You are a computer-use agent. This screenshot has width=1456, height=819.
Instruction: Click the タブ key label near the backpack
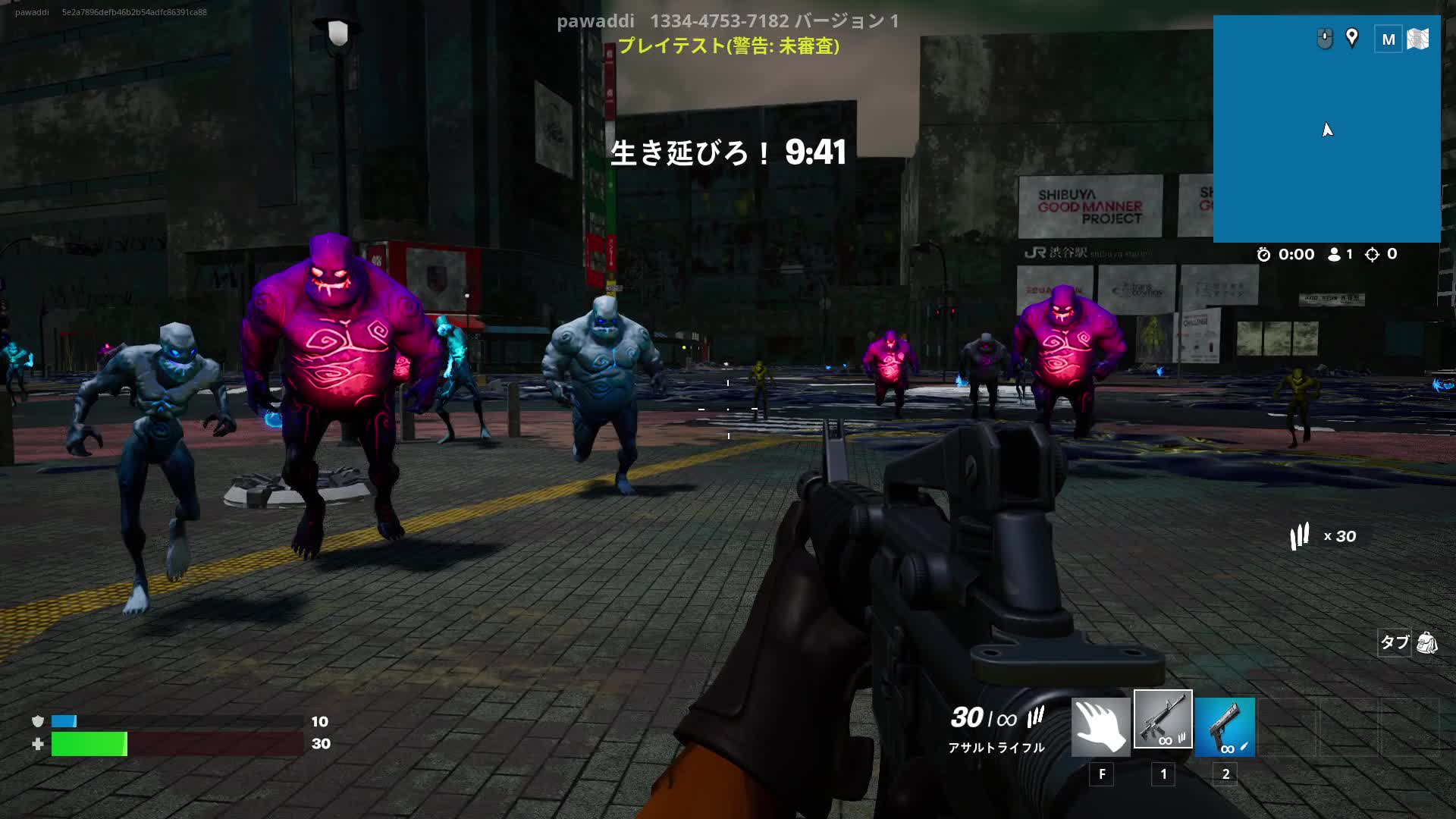[x=1393, y=643]
